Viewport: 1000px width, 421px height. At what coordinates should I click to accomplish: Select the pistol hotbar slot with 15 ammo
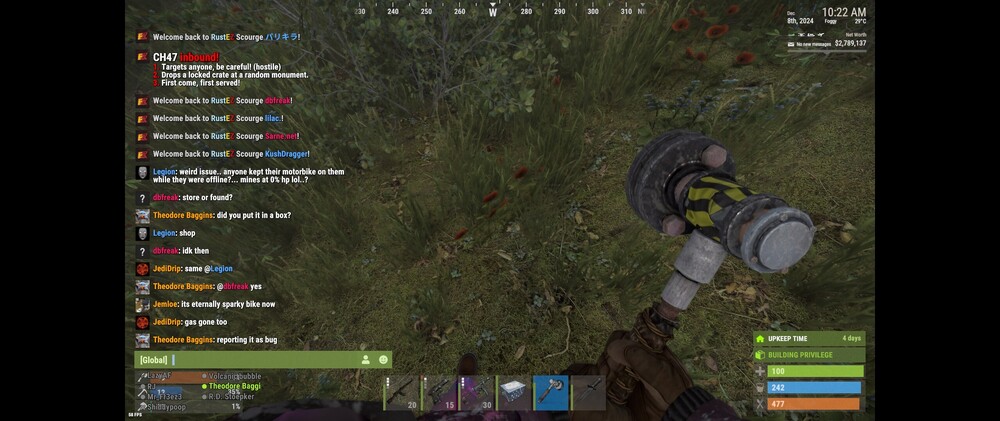pos(438,393)
